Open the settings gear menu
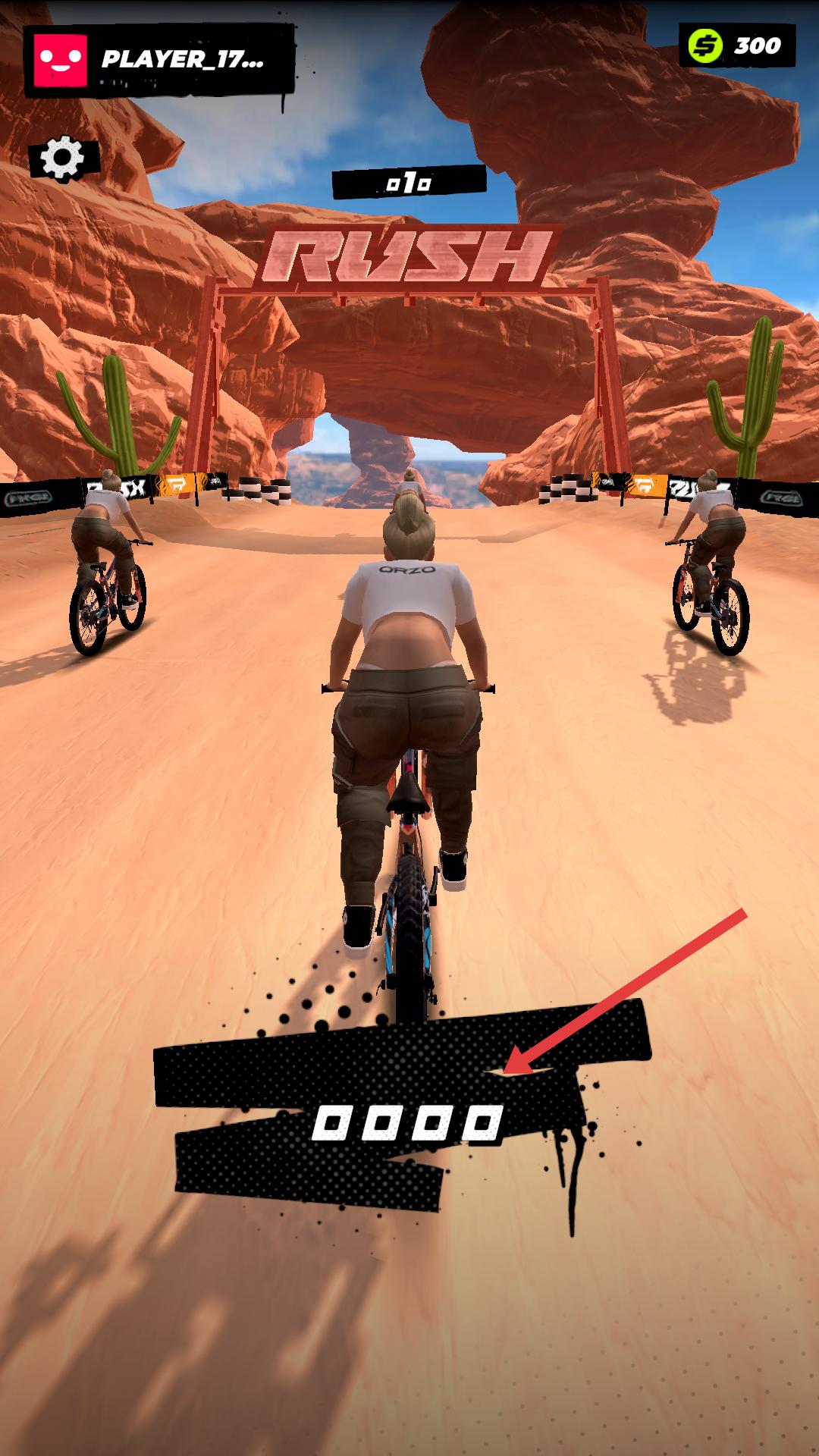This screenshot has width=819, height=1456. (x=63, y=158)
